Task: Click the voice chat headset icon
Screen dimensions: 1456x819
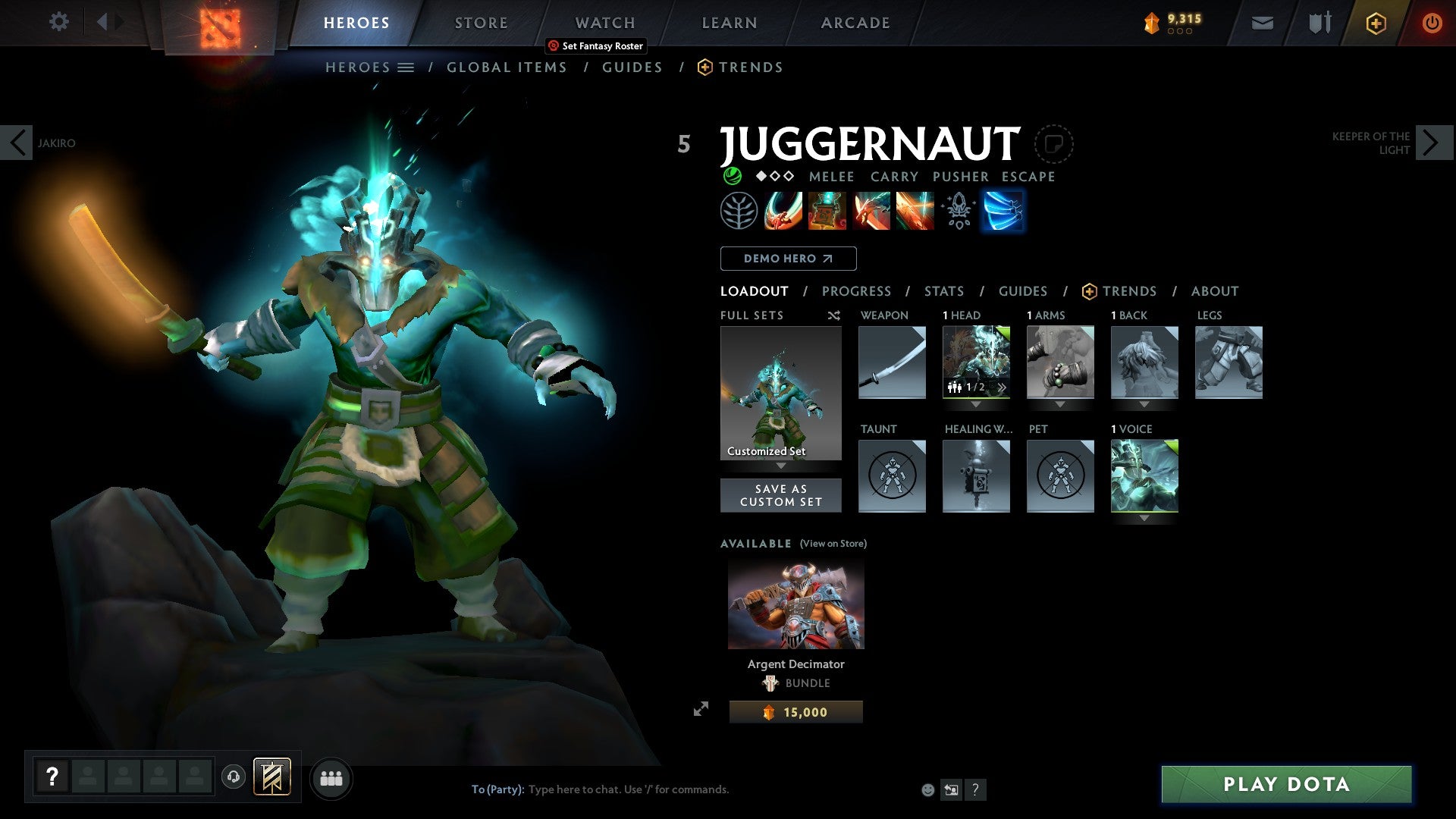Action: coord(235,777)
